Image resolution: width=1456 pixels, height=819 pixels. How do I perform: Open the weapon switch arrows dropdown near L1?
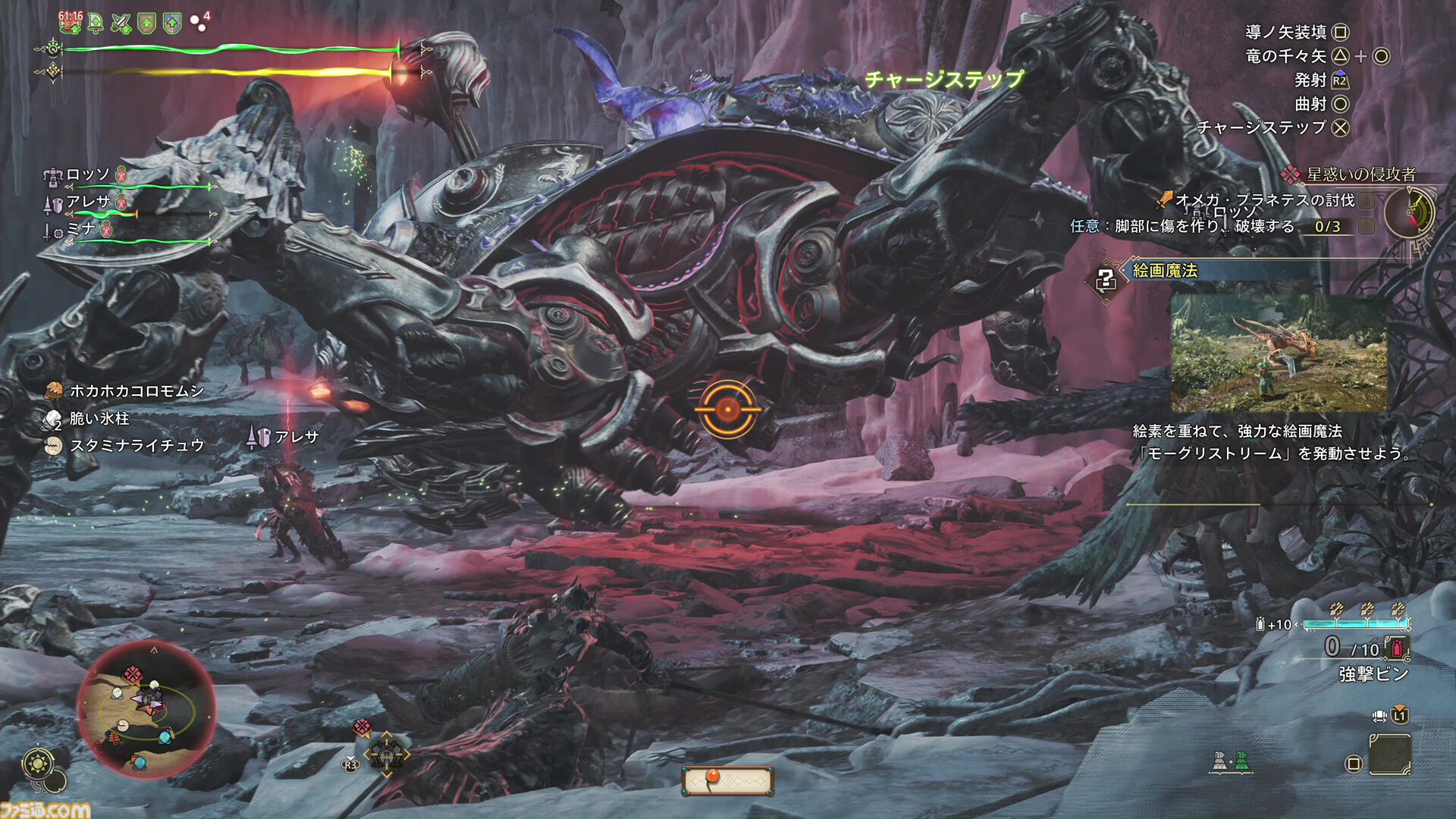coord(1379,717)
